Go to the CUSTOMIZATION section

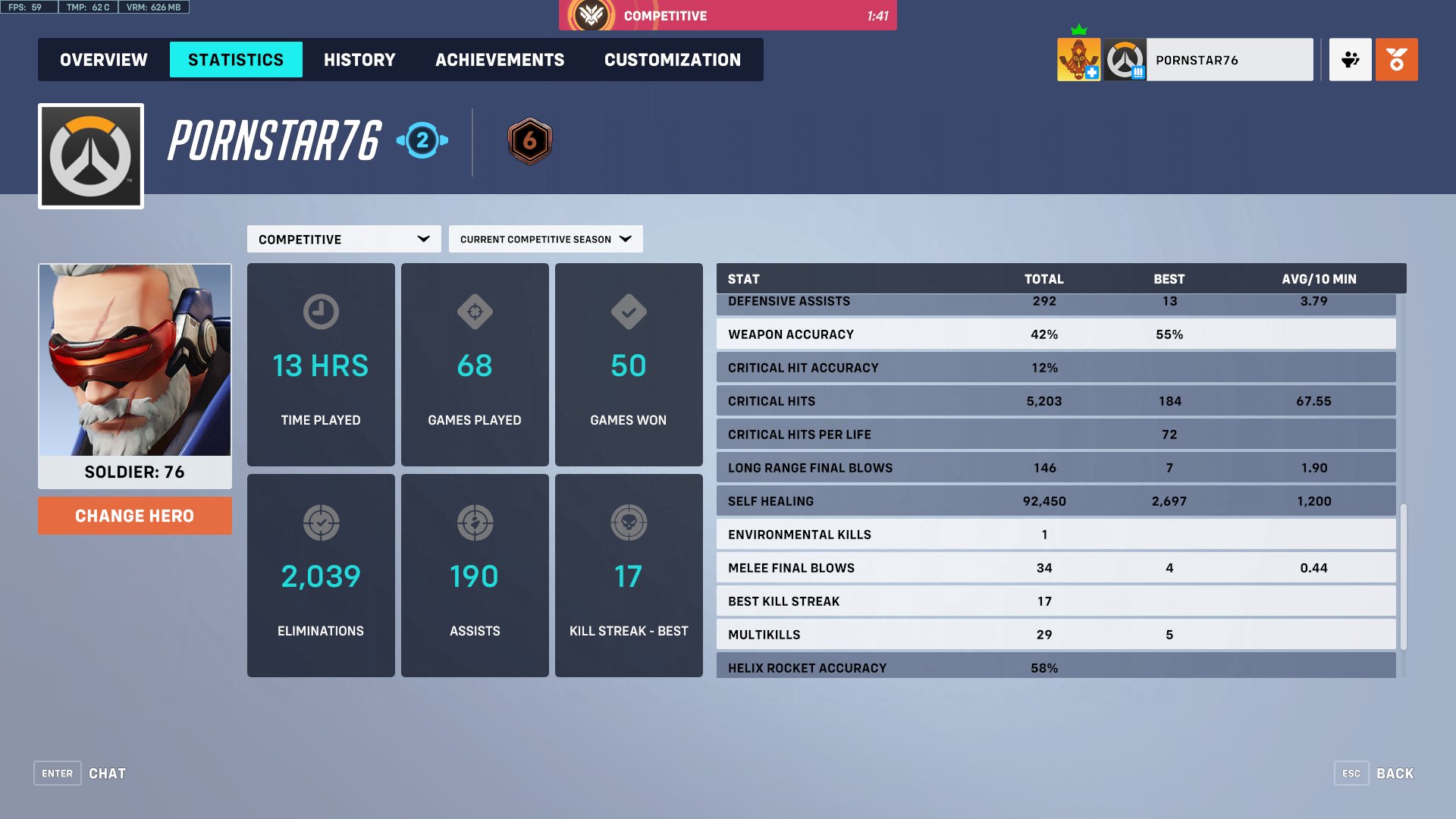pyautogui.click(x=671, y=59)
